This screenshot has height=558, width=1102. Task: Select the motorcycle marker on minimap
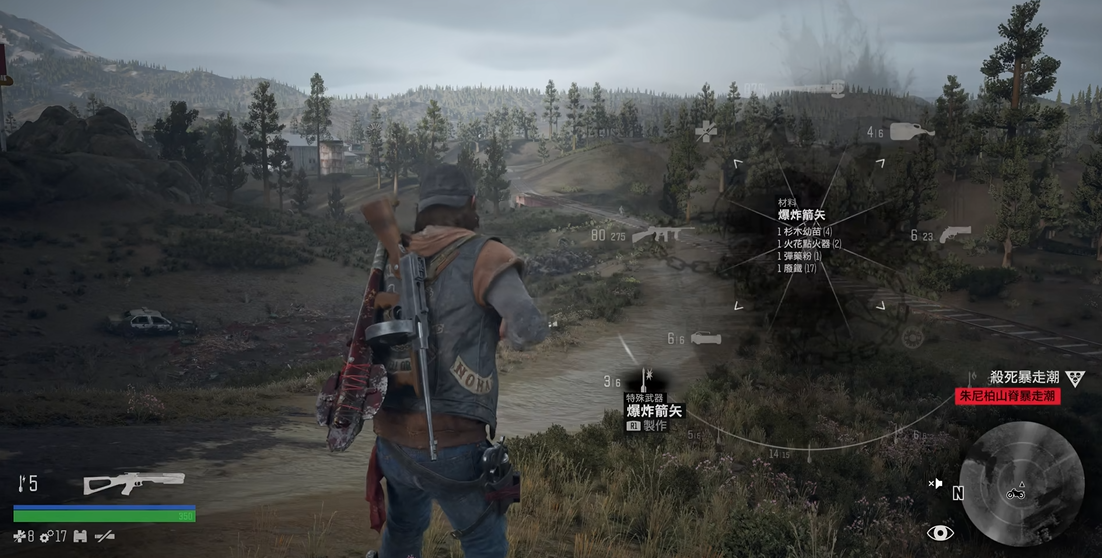1018,490
